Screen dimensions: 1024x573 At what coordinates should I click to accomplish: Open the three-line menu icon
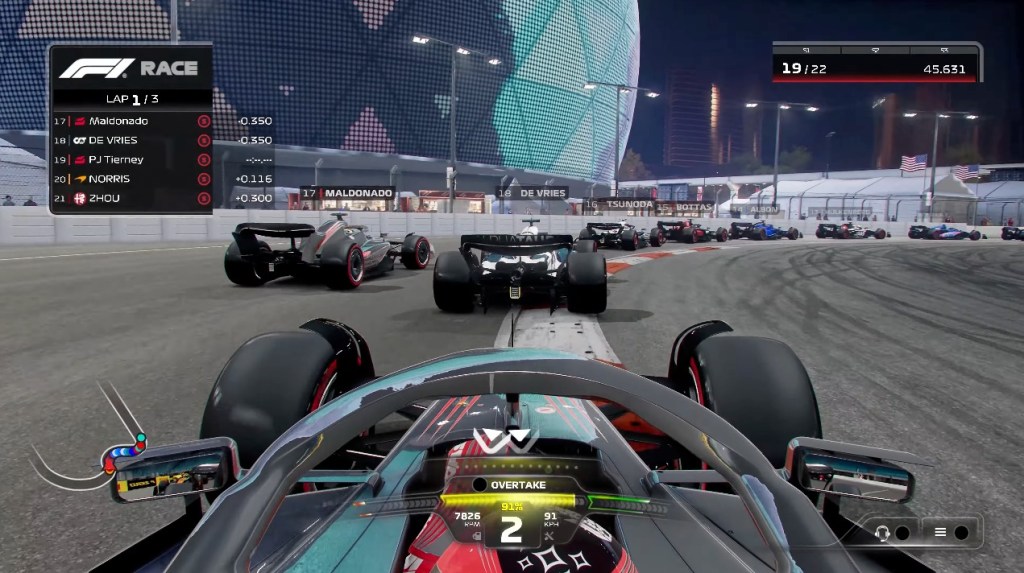pyautogui.click(x=940, y=532)
